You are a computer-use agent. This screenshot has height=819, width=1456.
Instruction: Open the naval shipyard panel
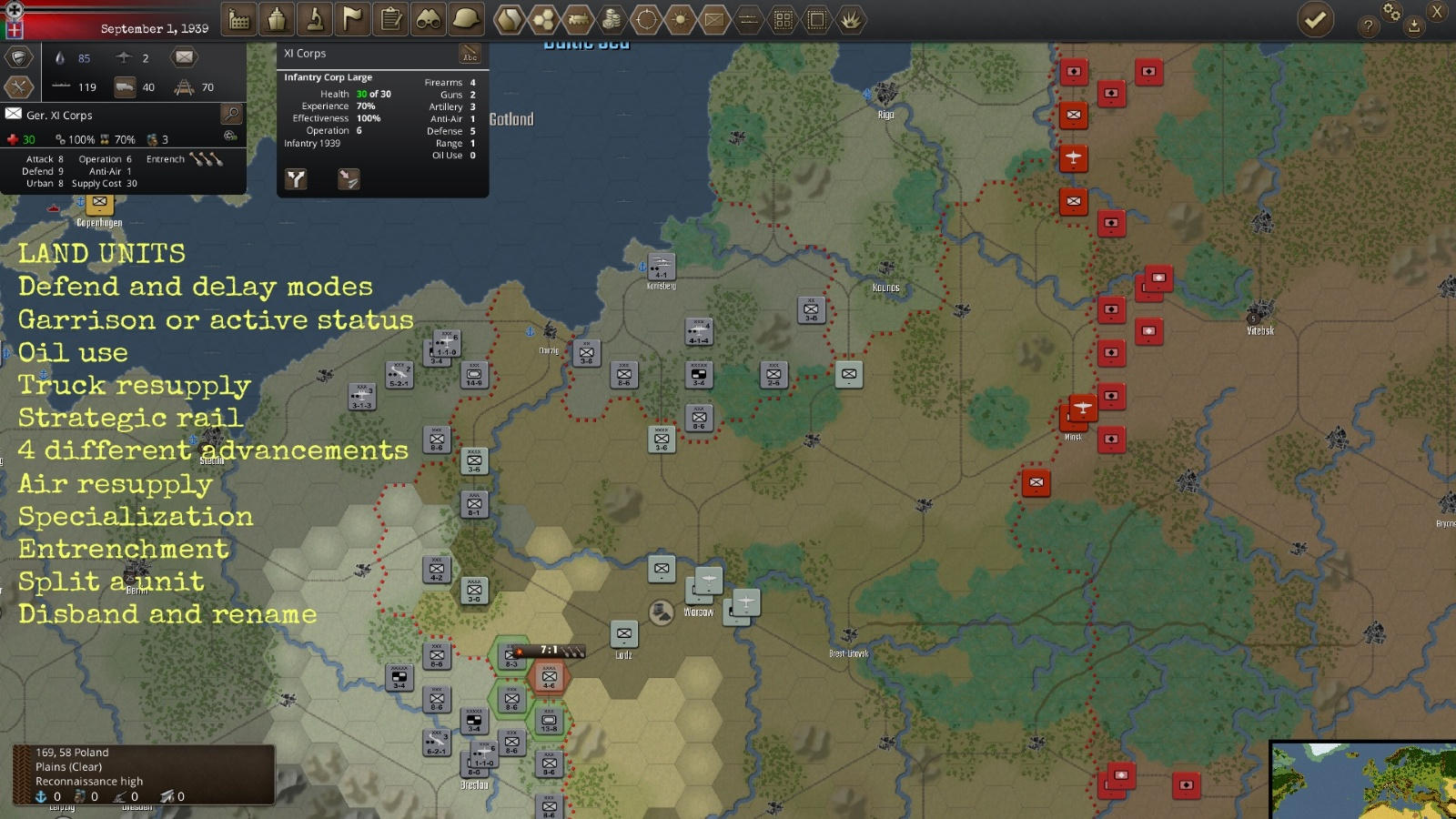[x=277, y=20]
